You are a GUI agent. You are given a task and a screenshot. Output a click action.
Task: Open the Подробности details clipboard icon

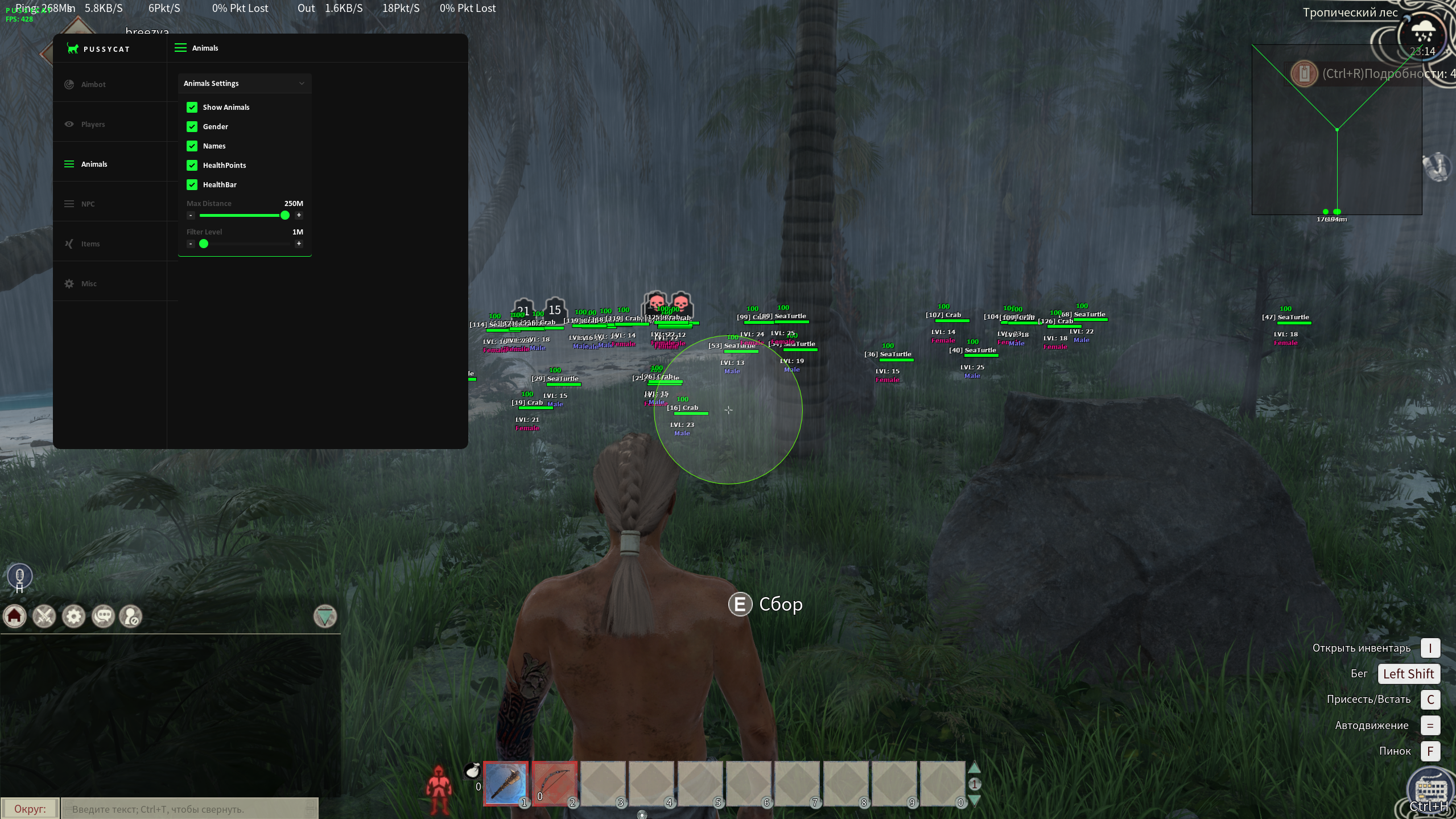(x=1304, y=73)
